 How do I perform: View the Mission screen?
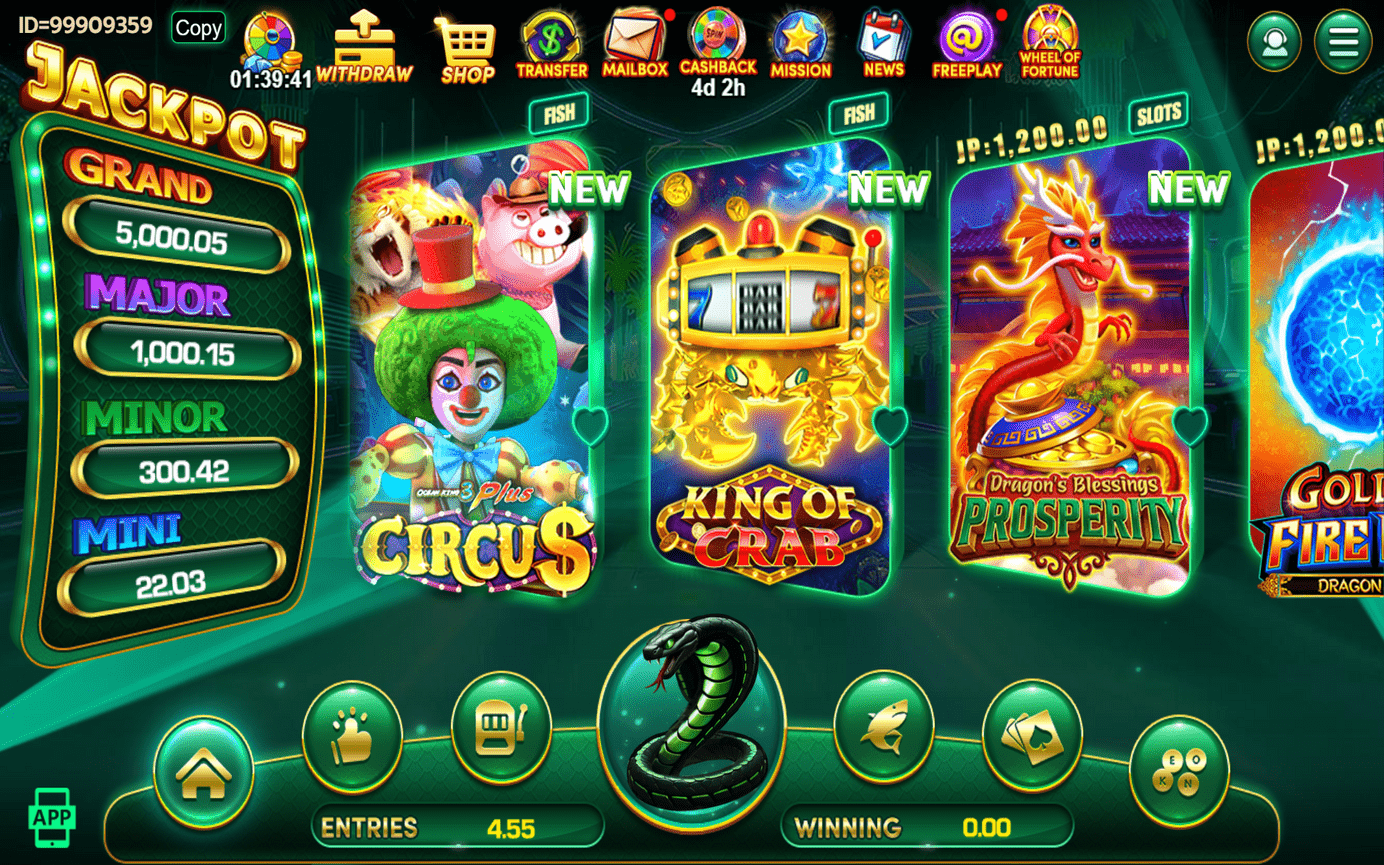[x=800, y=45]
